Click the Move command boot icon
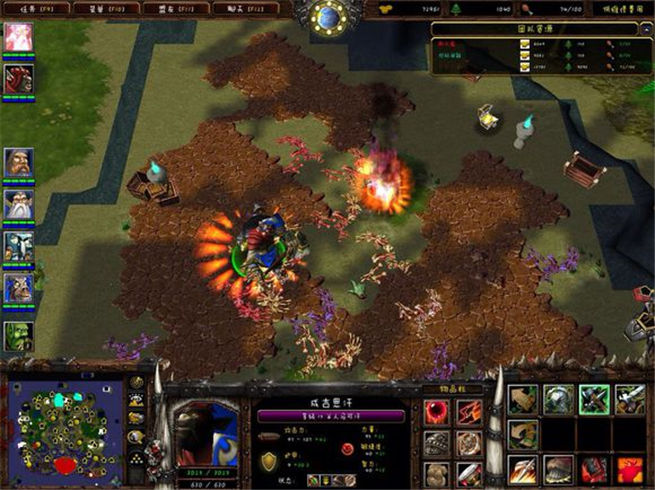This screenshot has width=655, height=490. pos(523,400)
